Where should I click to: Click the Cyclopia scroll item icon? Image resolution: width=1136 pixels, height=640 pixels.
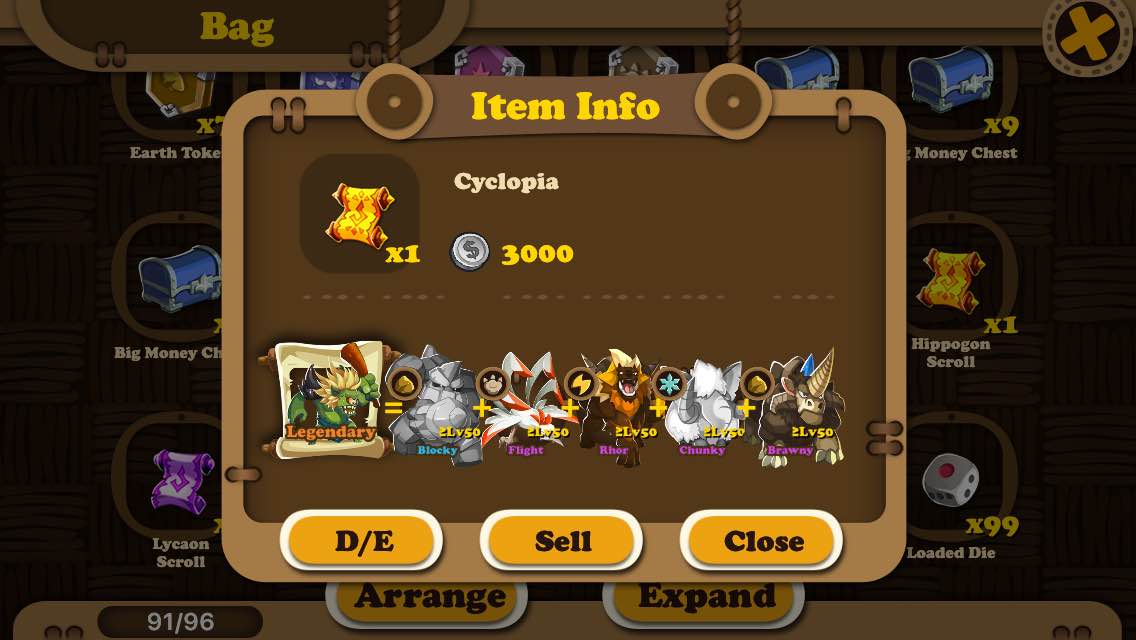[360, 213]
